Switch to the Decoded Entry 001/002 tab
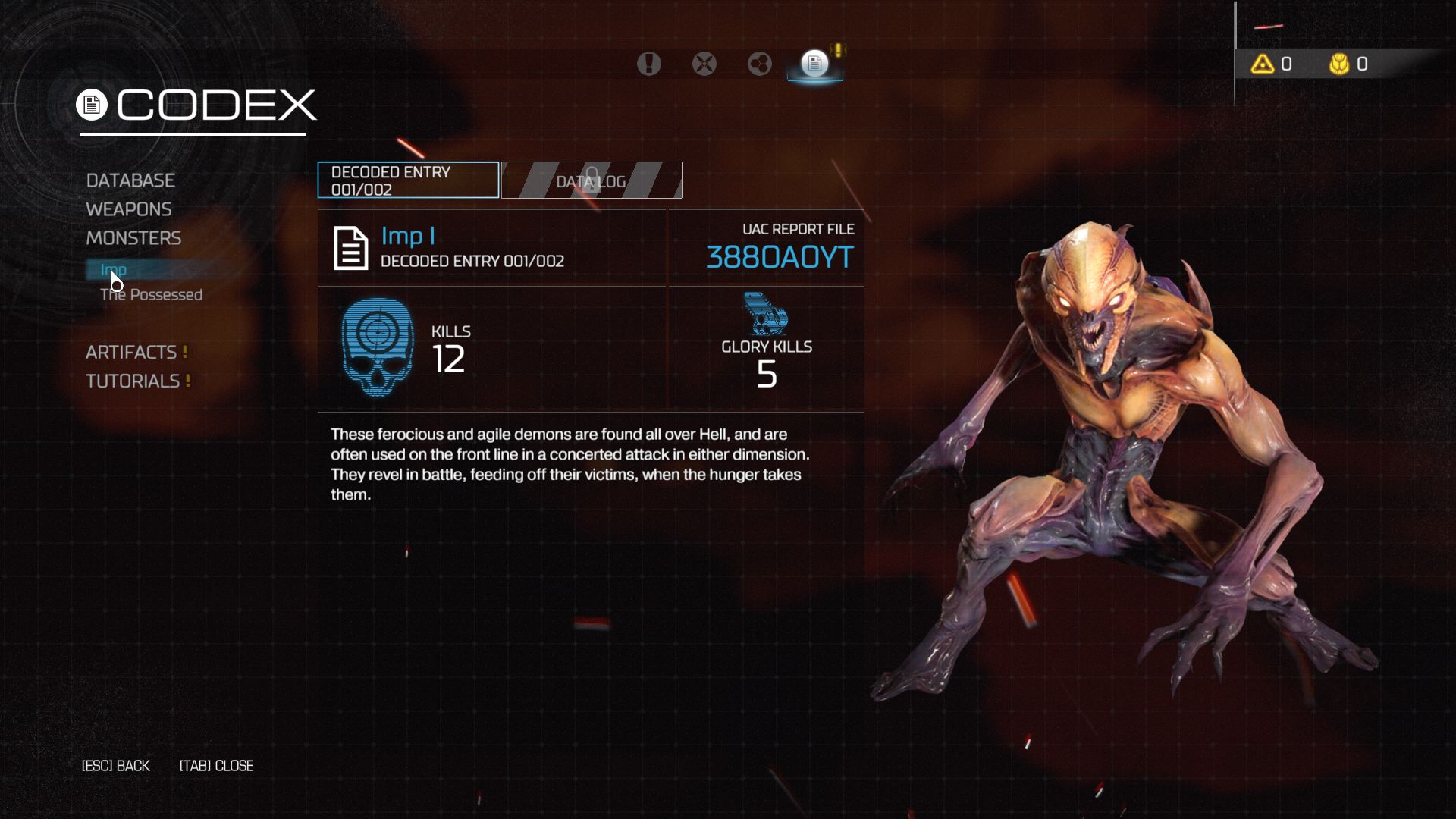The height and width of the screenshot is (819, 1456). 408,180
